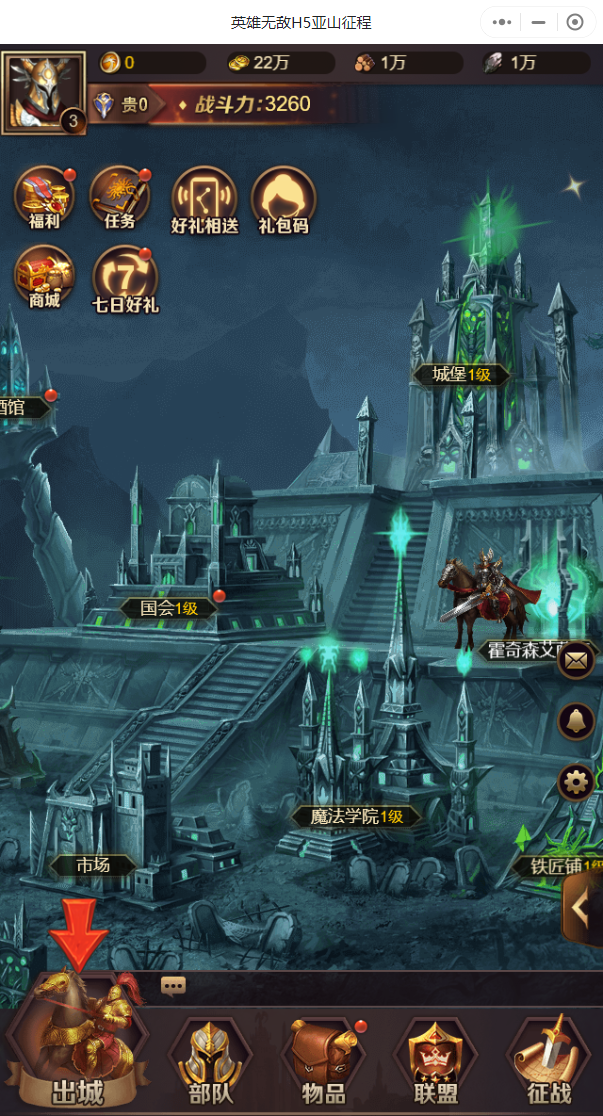Switch to the 联盟 alliance tab
Screen dimensions: 603x1116
[435, 1060]
